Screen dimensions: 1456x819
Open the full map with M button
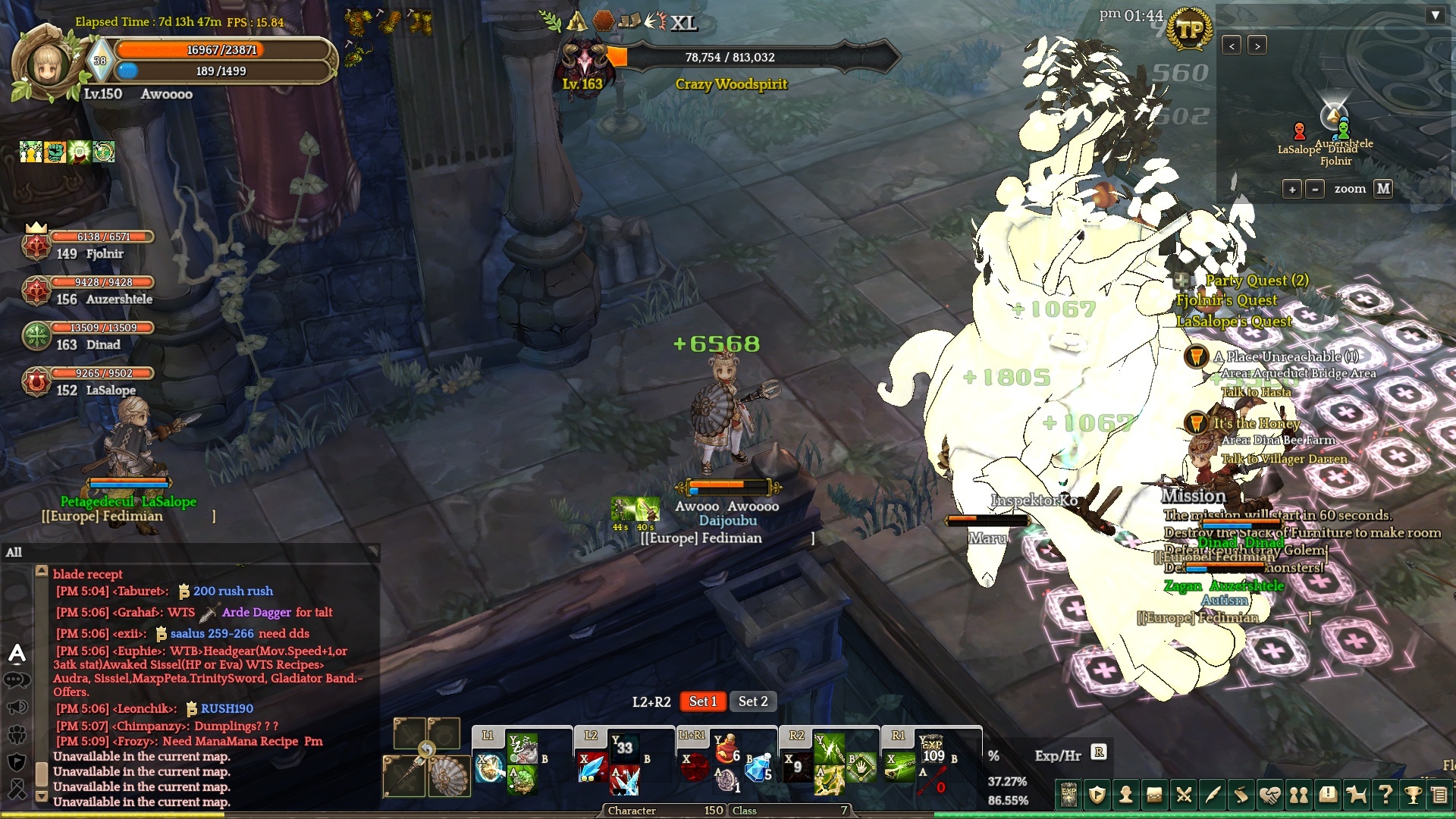point(1383,189)
